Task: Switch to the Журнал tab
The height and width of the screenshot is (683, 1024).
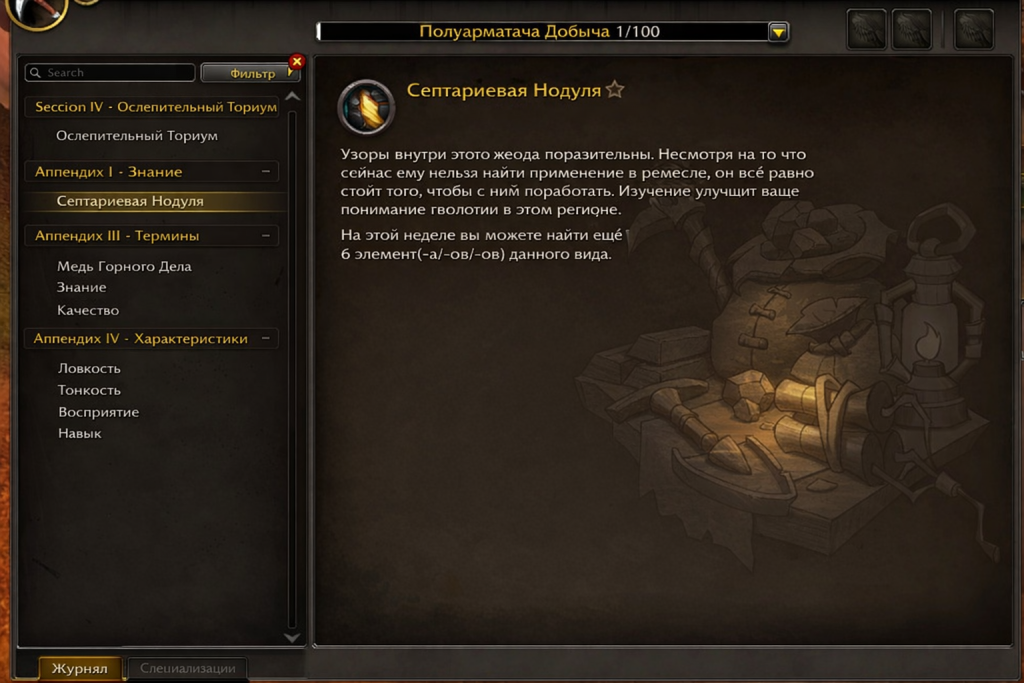Action: tap(80, 668)
